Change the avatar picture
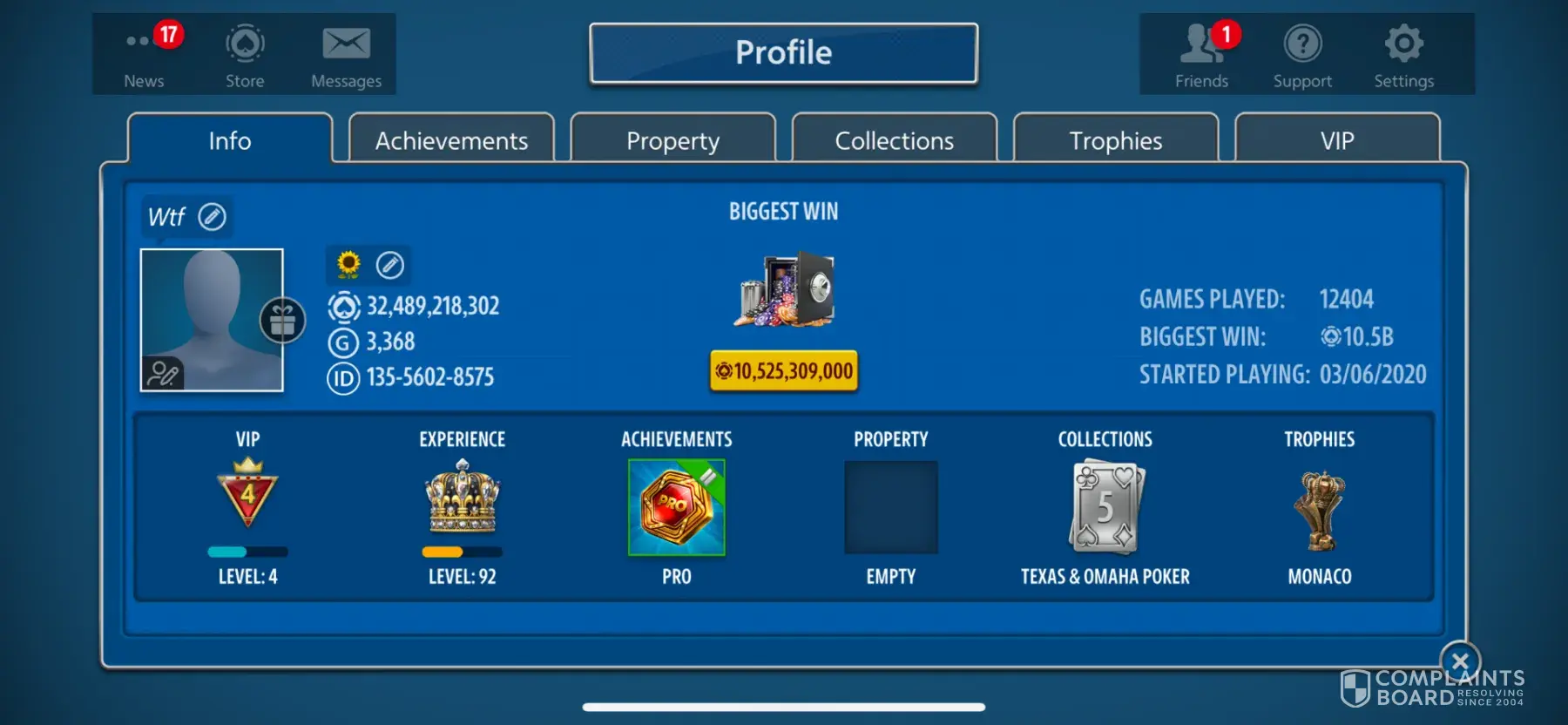The width and height of the screenshot is (1568, 725). pyautogui.click(x=163, y=373)
